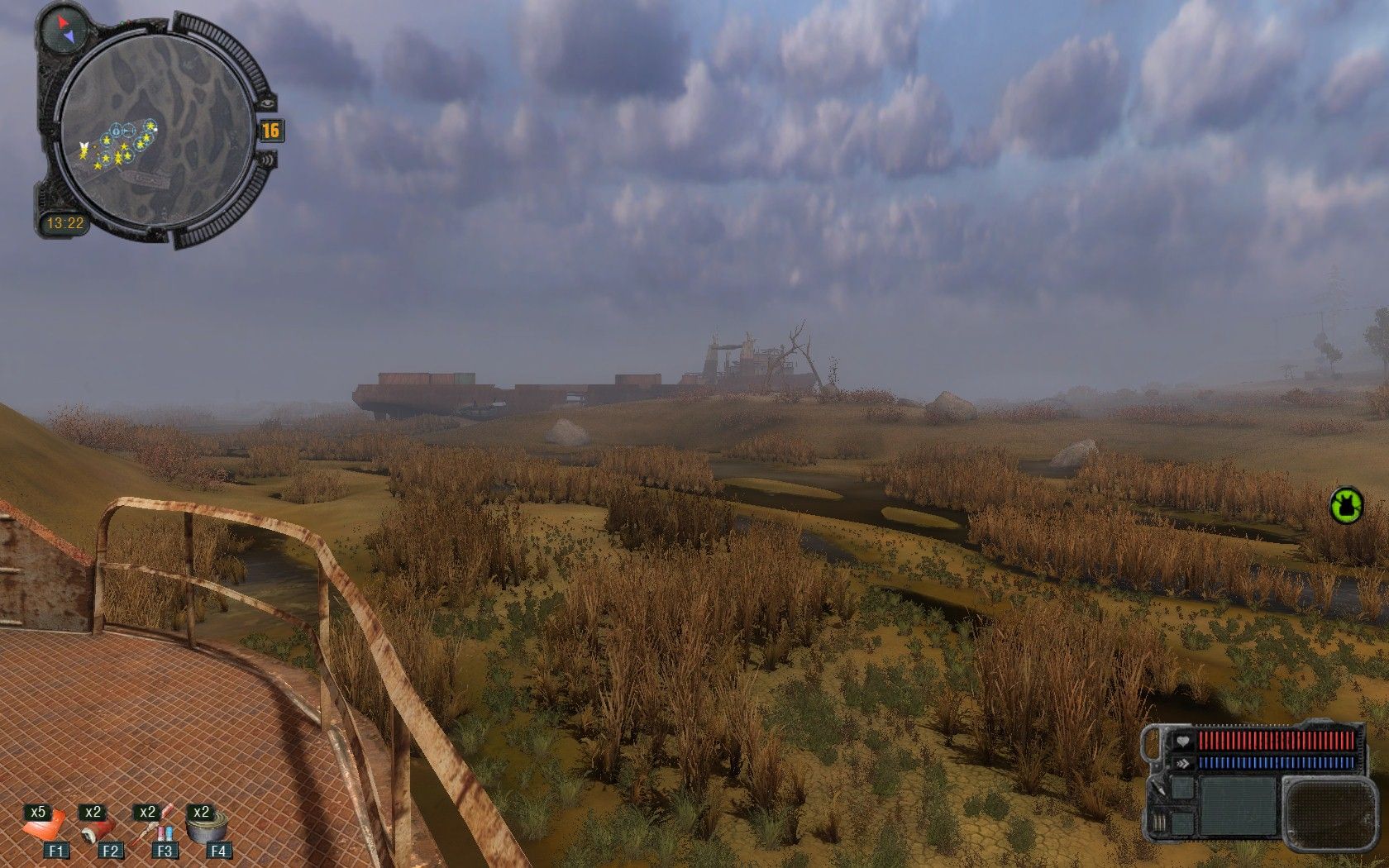Viewport: 1389px width, 868px height.
Task: Click the sound wave noise indicator
Action: [269, 160]
